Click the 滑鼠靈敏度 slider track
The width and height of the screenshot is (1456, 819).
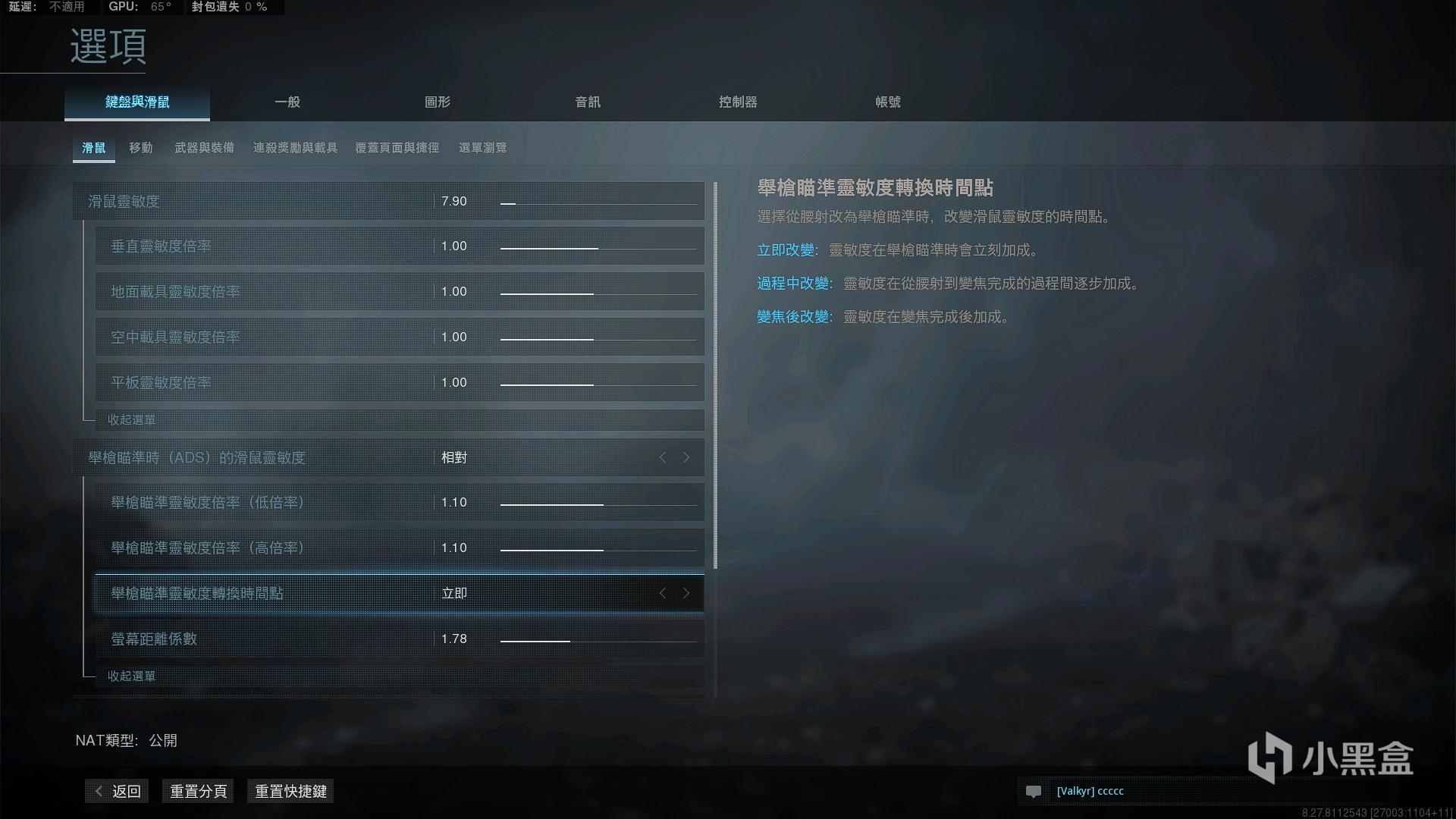(x=598, y=202)
